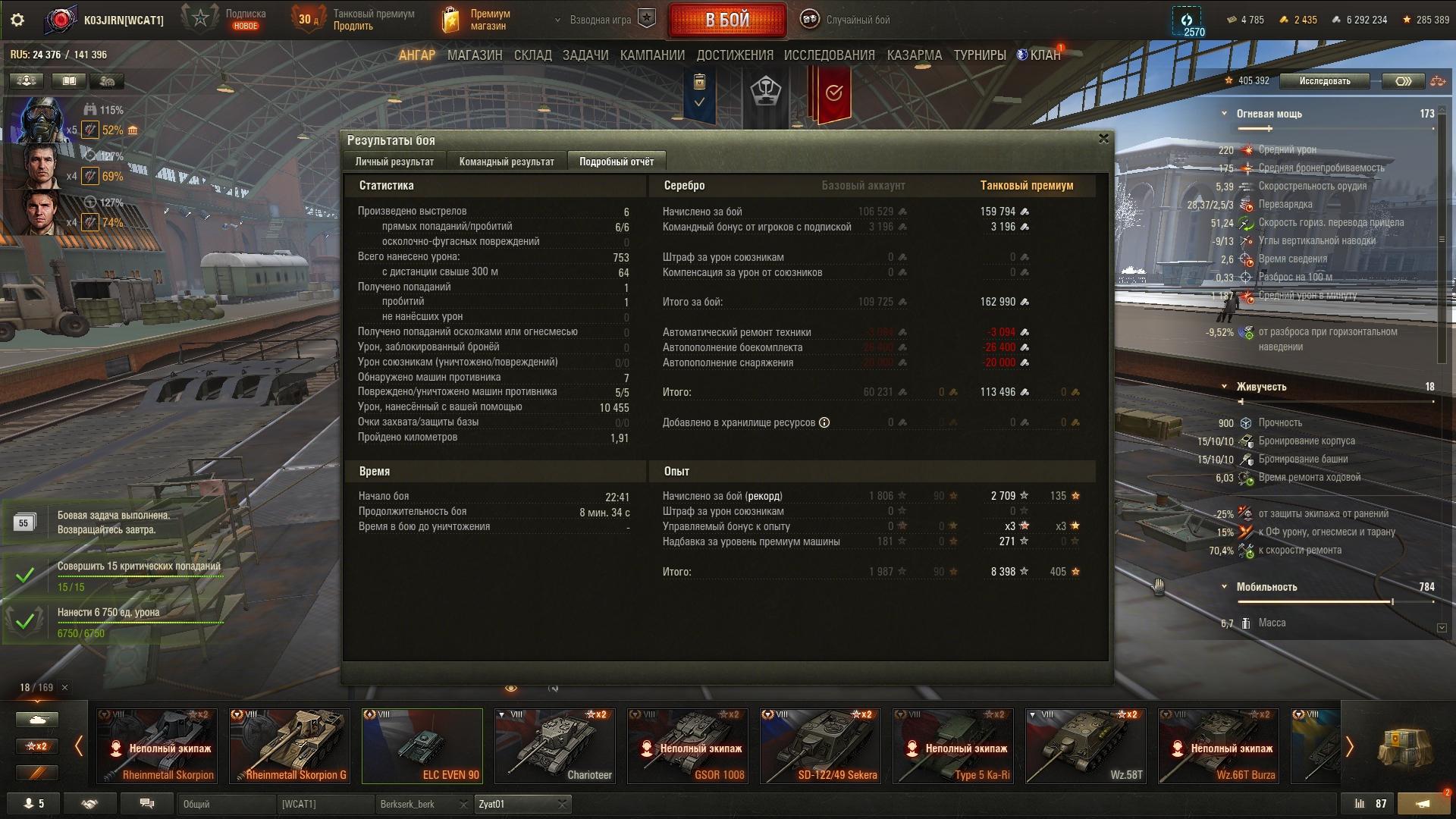The image size is (1456, 819).
Task: Open the КАЗАРМА barracks
Action: [x=914, y=55]
